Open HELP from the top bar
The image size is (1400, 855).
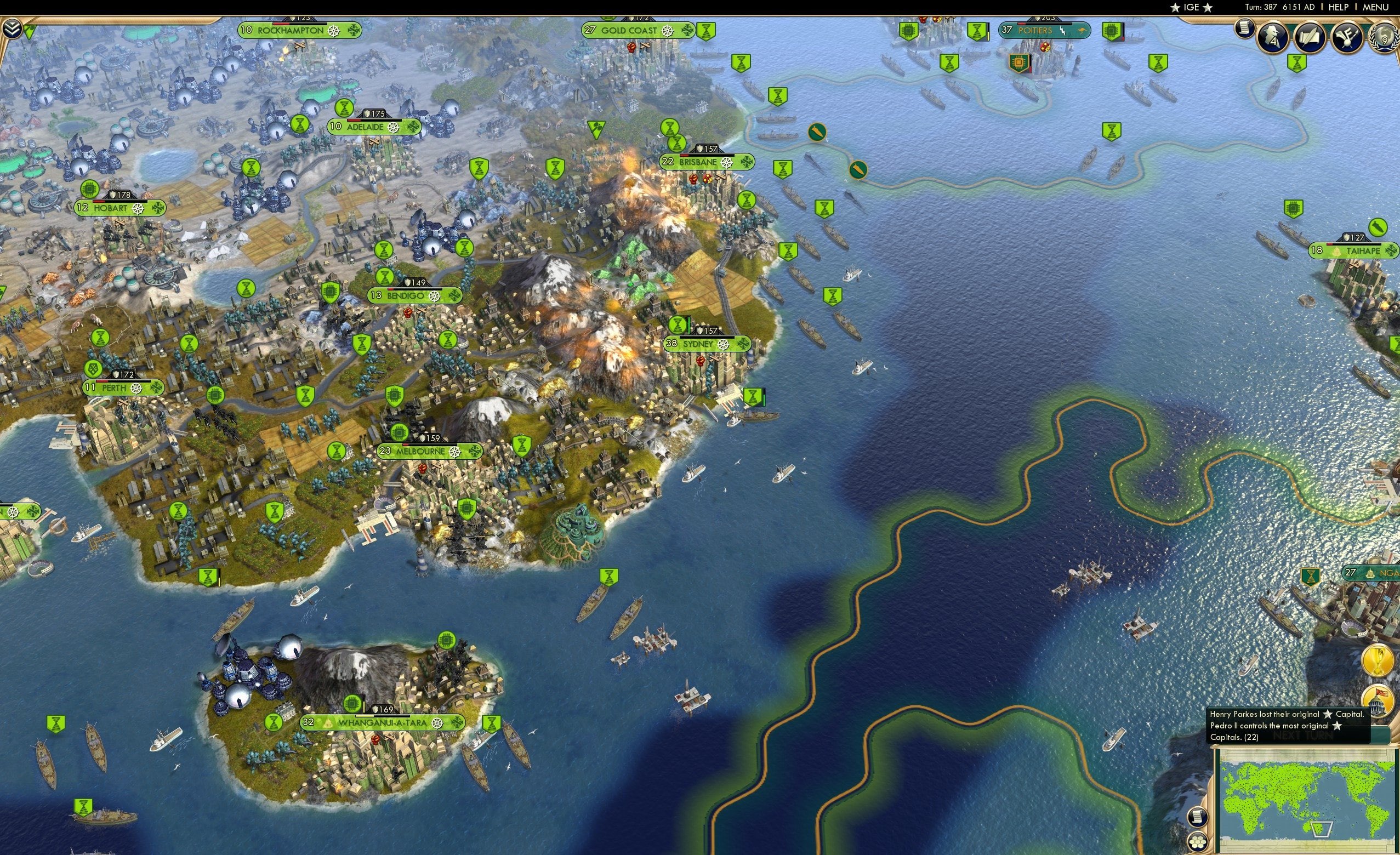point(1339,7)
